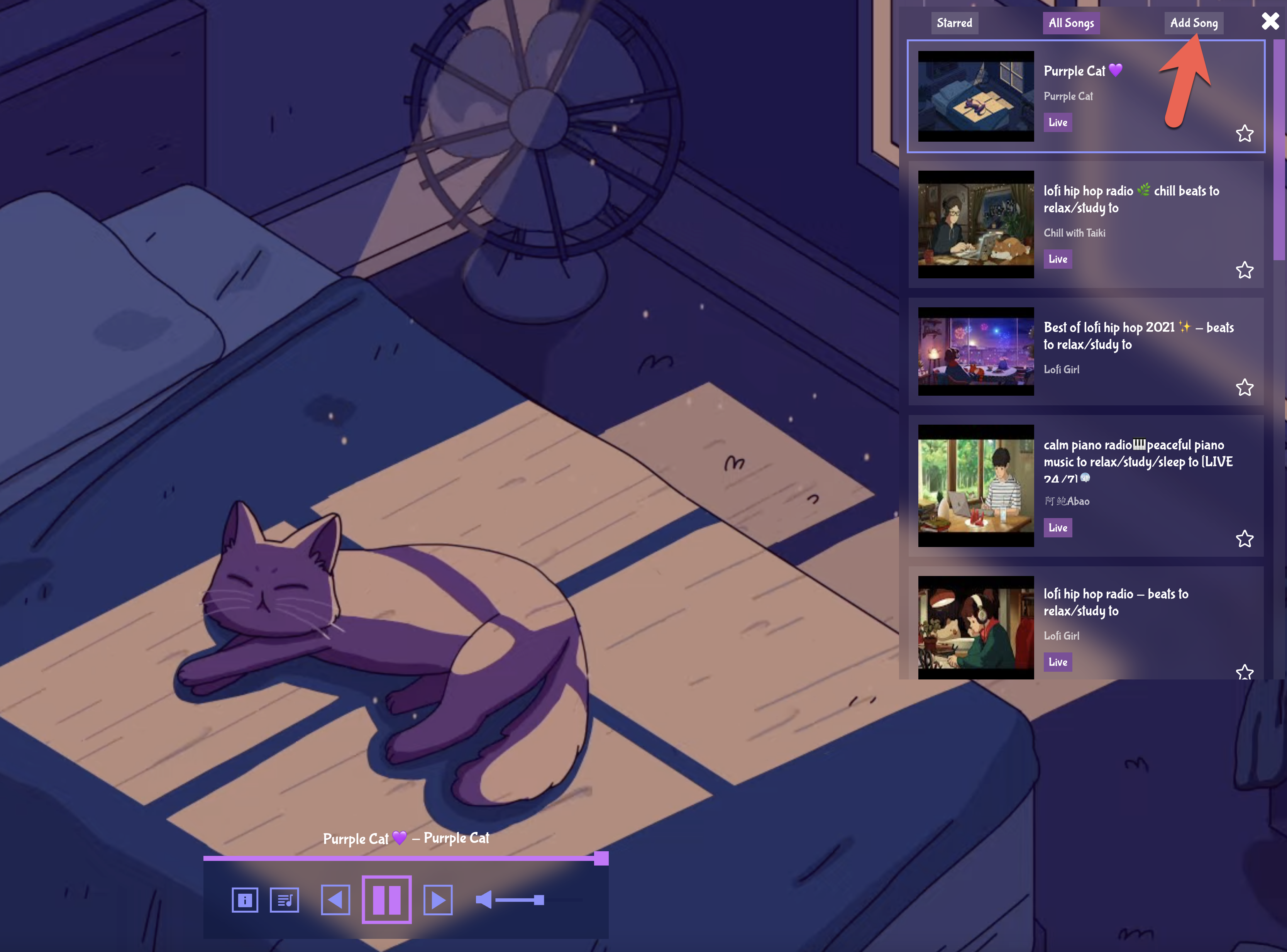The width and height of the screenshot is (1287, 952).
Task: Toggle the playlist icon in player bar
Action: (x=284, y=899)
